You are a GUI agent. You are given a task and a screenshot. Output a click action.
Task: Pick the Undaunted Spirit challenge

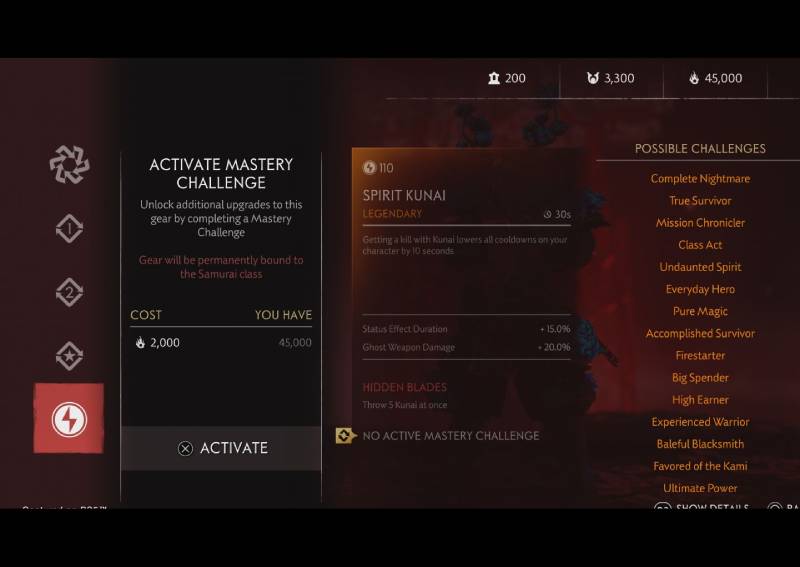pos(700,267)
